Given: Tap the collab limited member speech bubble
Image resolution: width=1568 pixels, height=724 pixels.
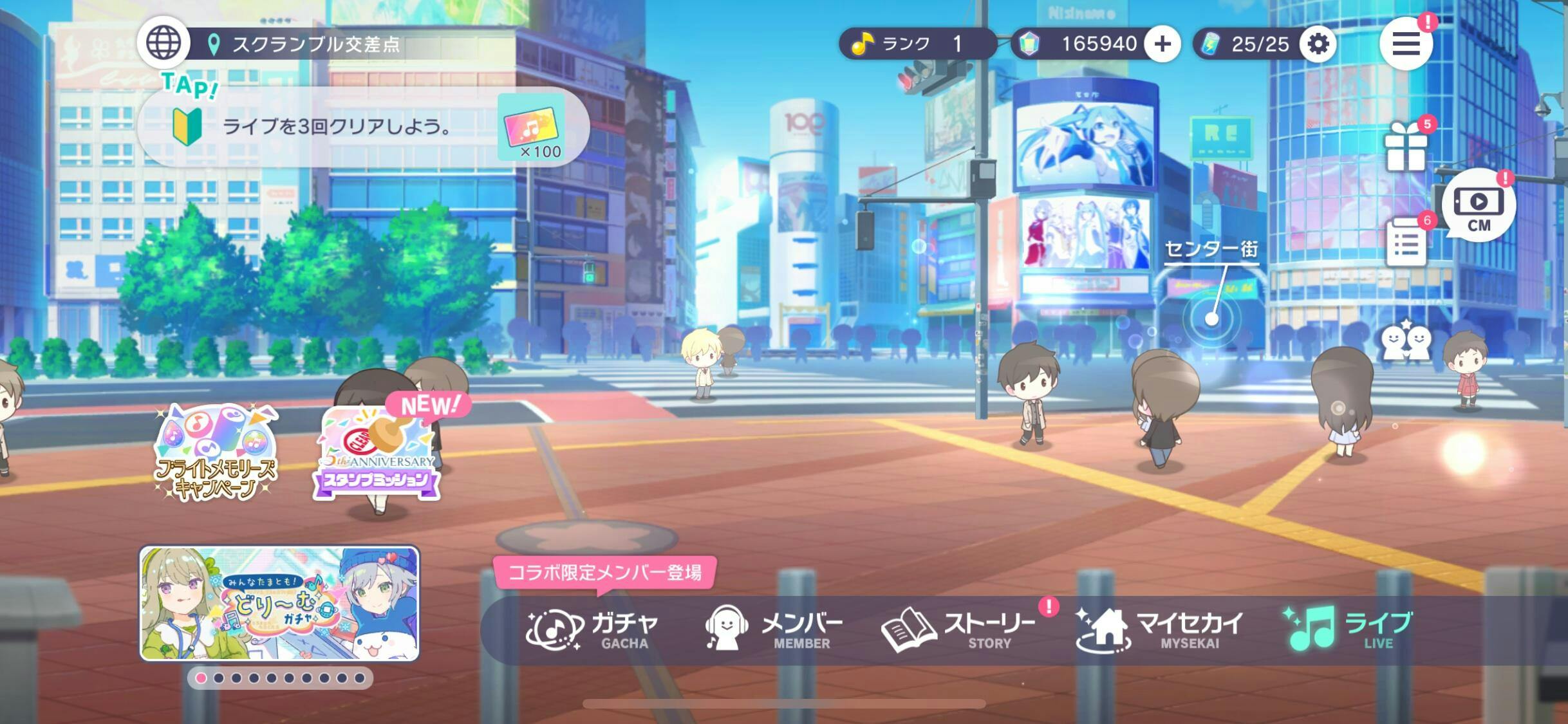Looking at the screenshot, I should (604, 572).
